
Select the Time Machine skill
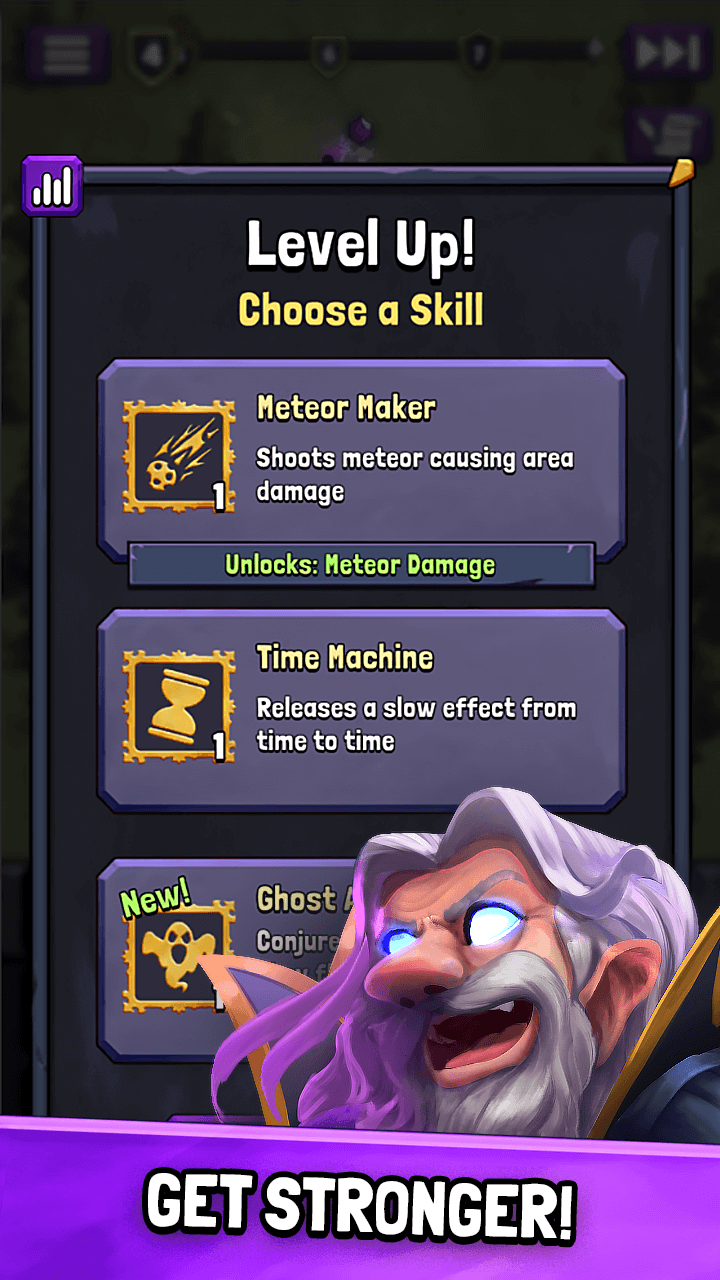pos(361,708)
